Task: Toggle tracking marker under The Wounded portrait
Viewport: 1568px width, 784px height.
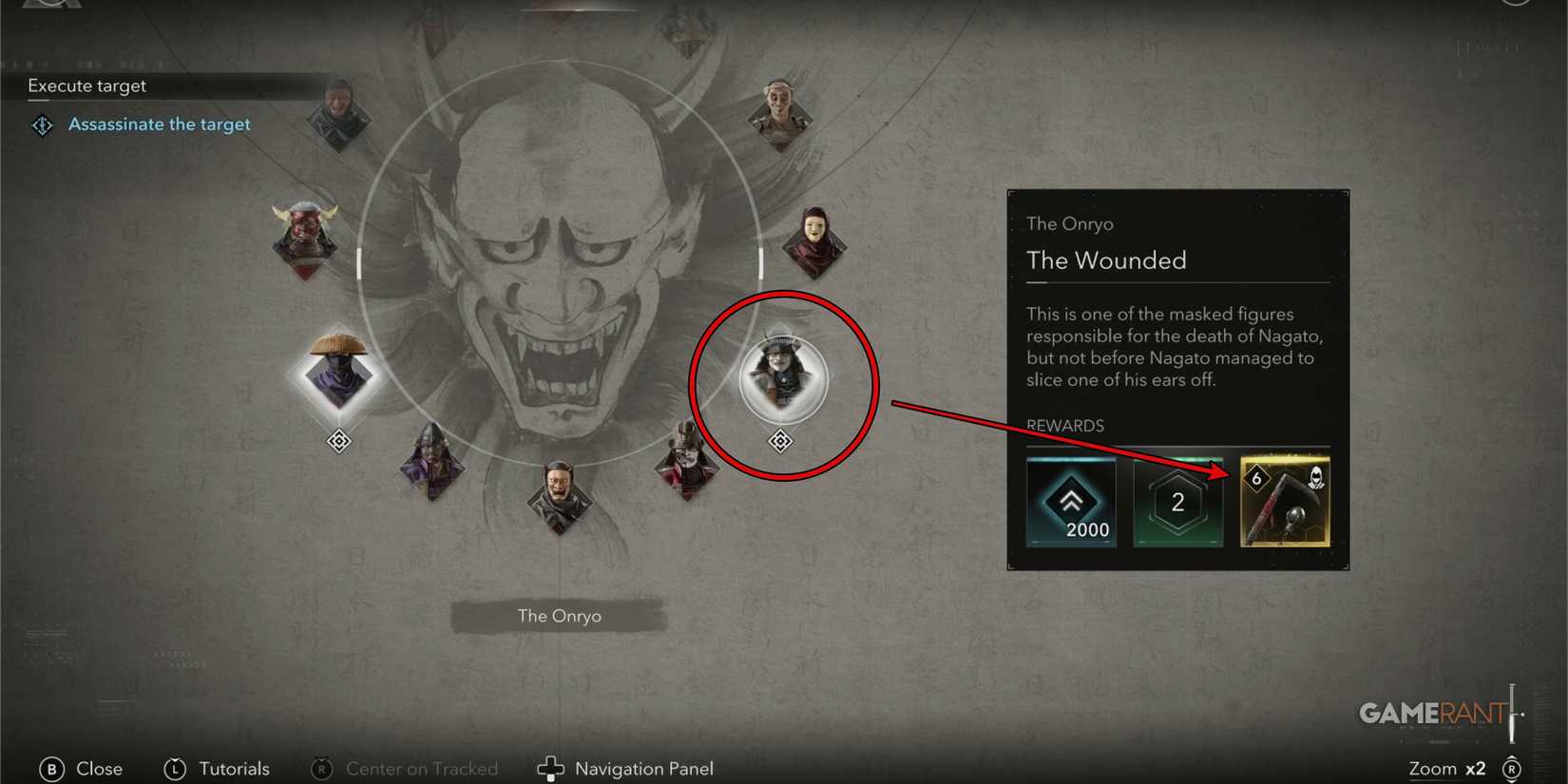Action: (780, 440)
